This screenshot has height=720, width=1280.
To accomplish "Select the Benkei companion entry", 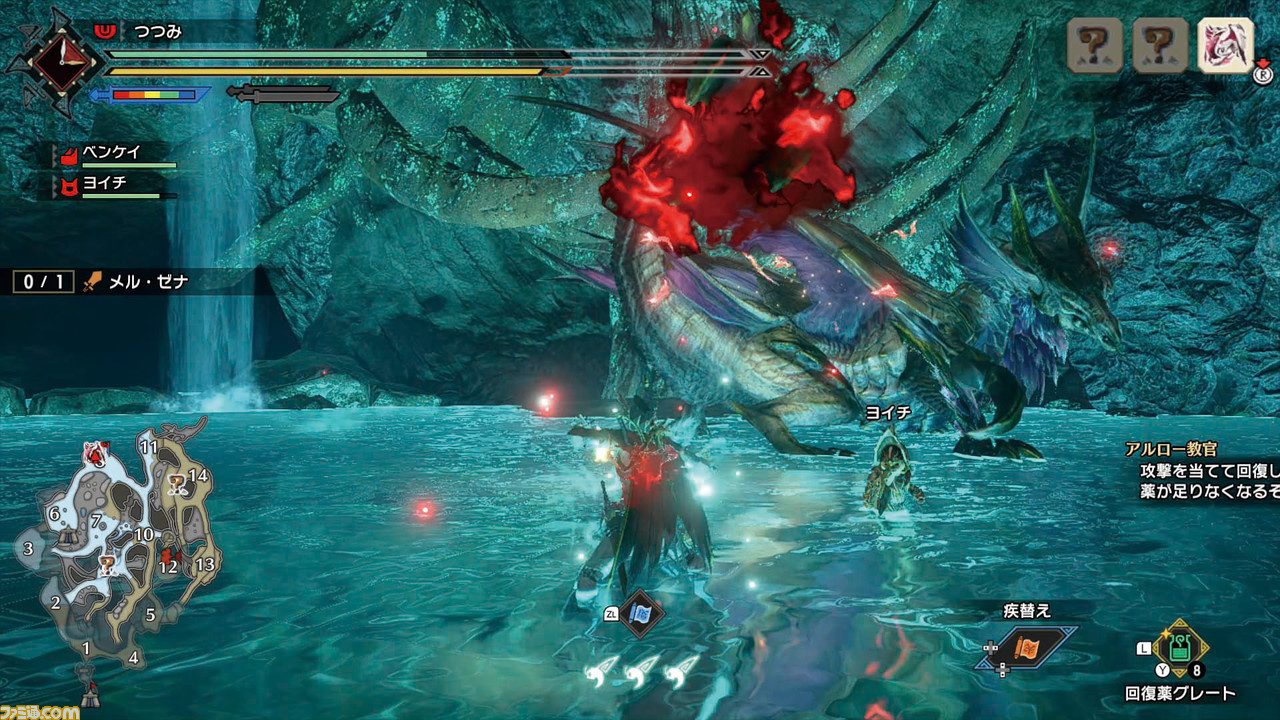I will [x=112, y=155].
